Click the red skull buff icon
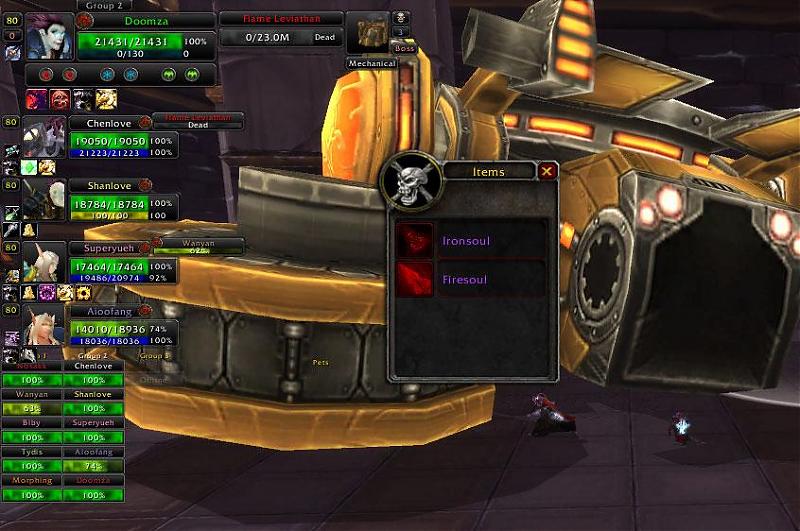This screenshot has width=800, height=531. point(61,98)
